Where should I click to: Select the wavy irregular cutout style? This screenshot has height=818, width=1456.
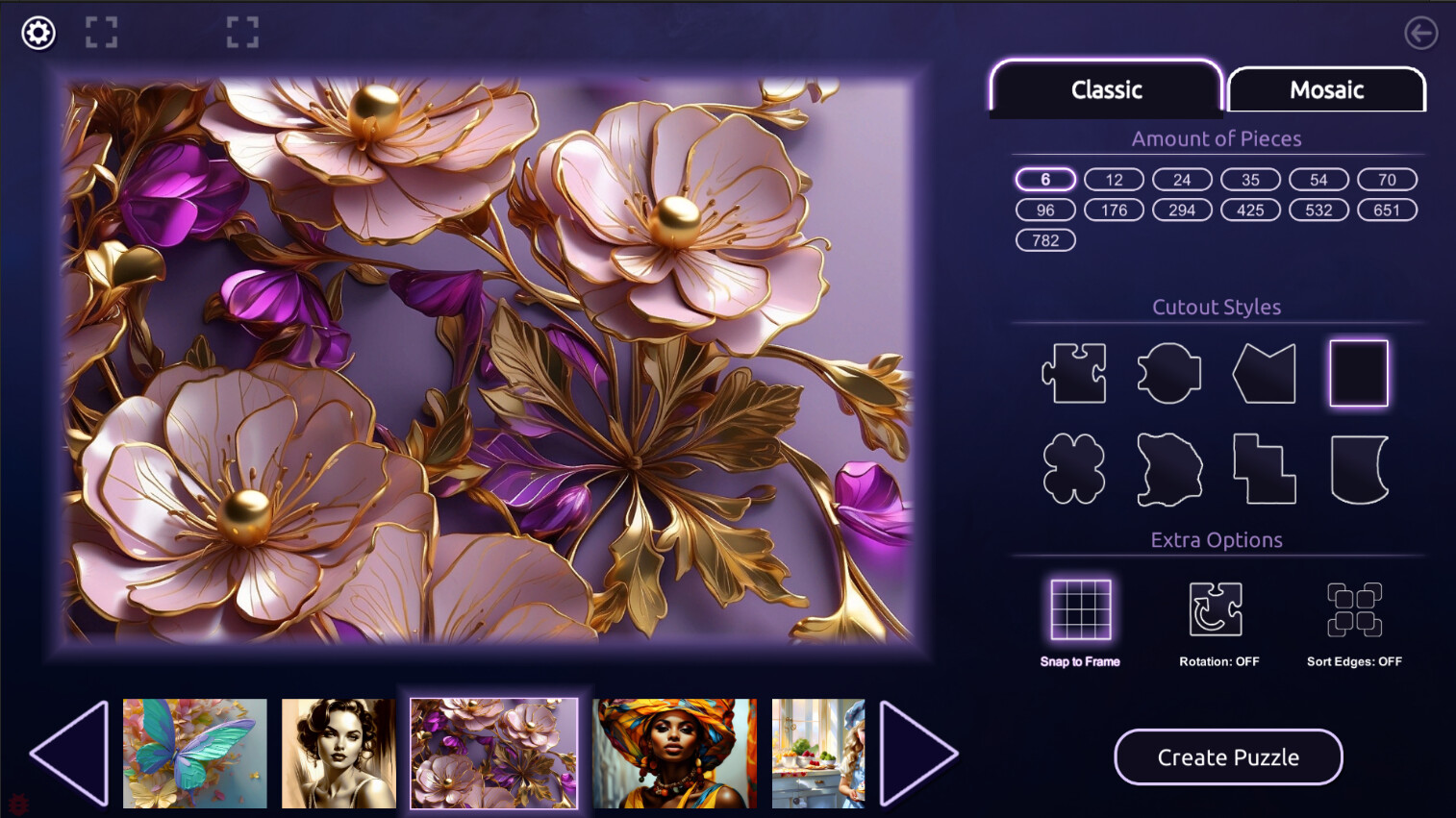(x=1168, y=468)
